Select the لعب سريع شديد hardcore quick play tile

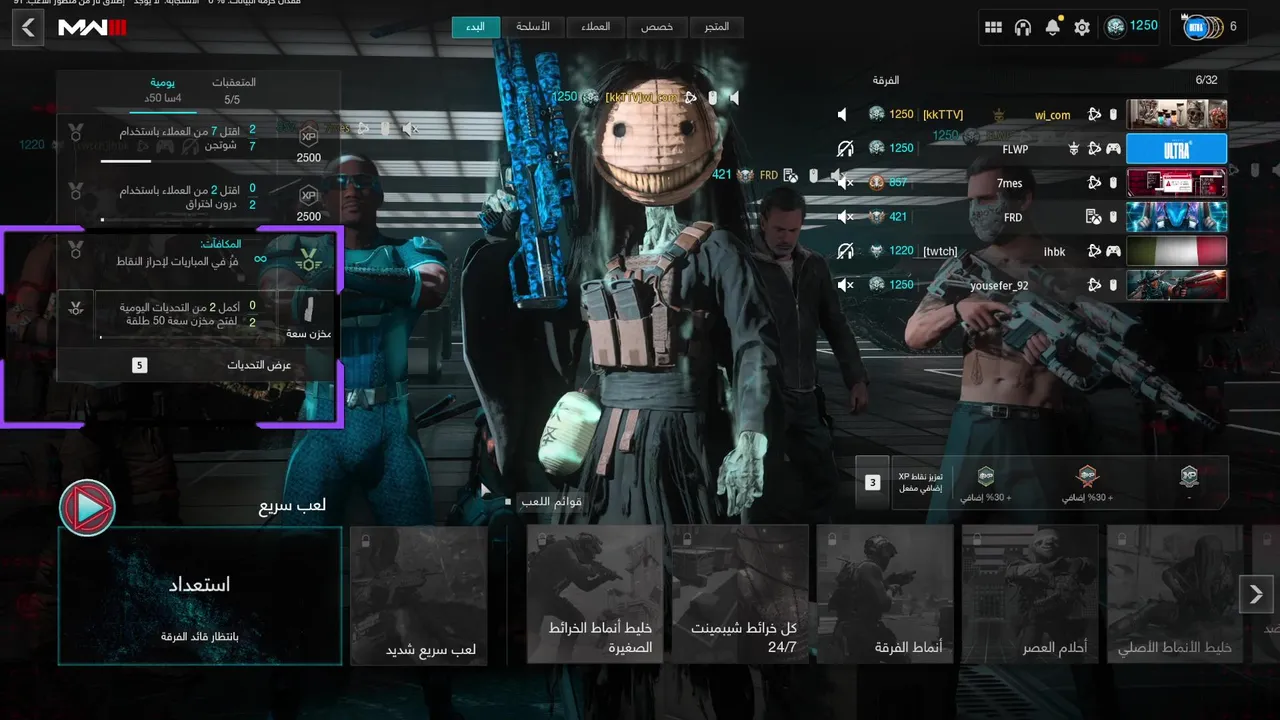[419, 595]
